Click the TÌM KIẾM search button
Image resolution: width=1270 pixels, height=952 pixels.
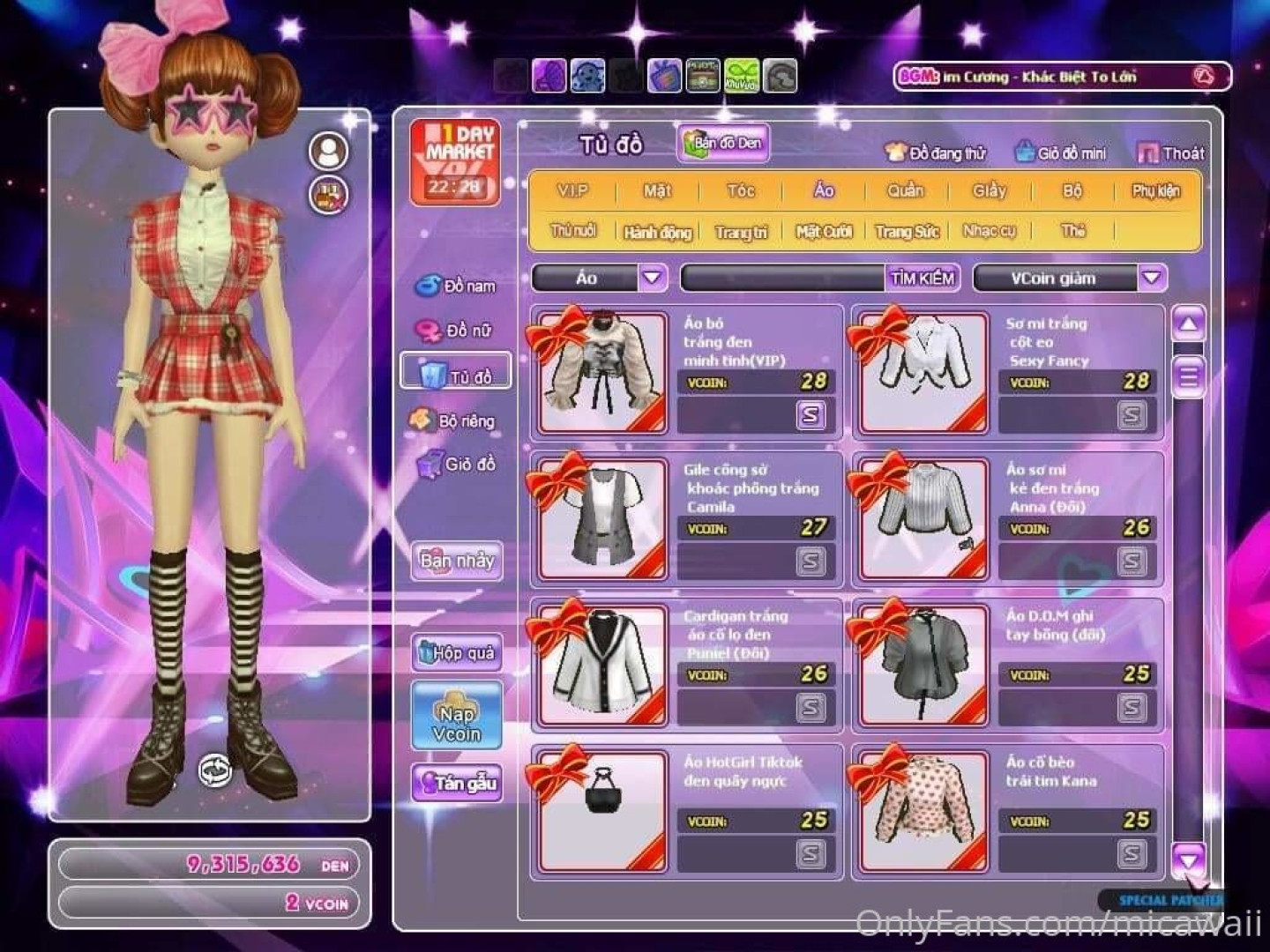[x=922, y=279]
